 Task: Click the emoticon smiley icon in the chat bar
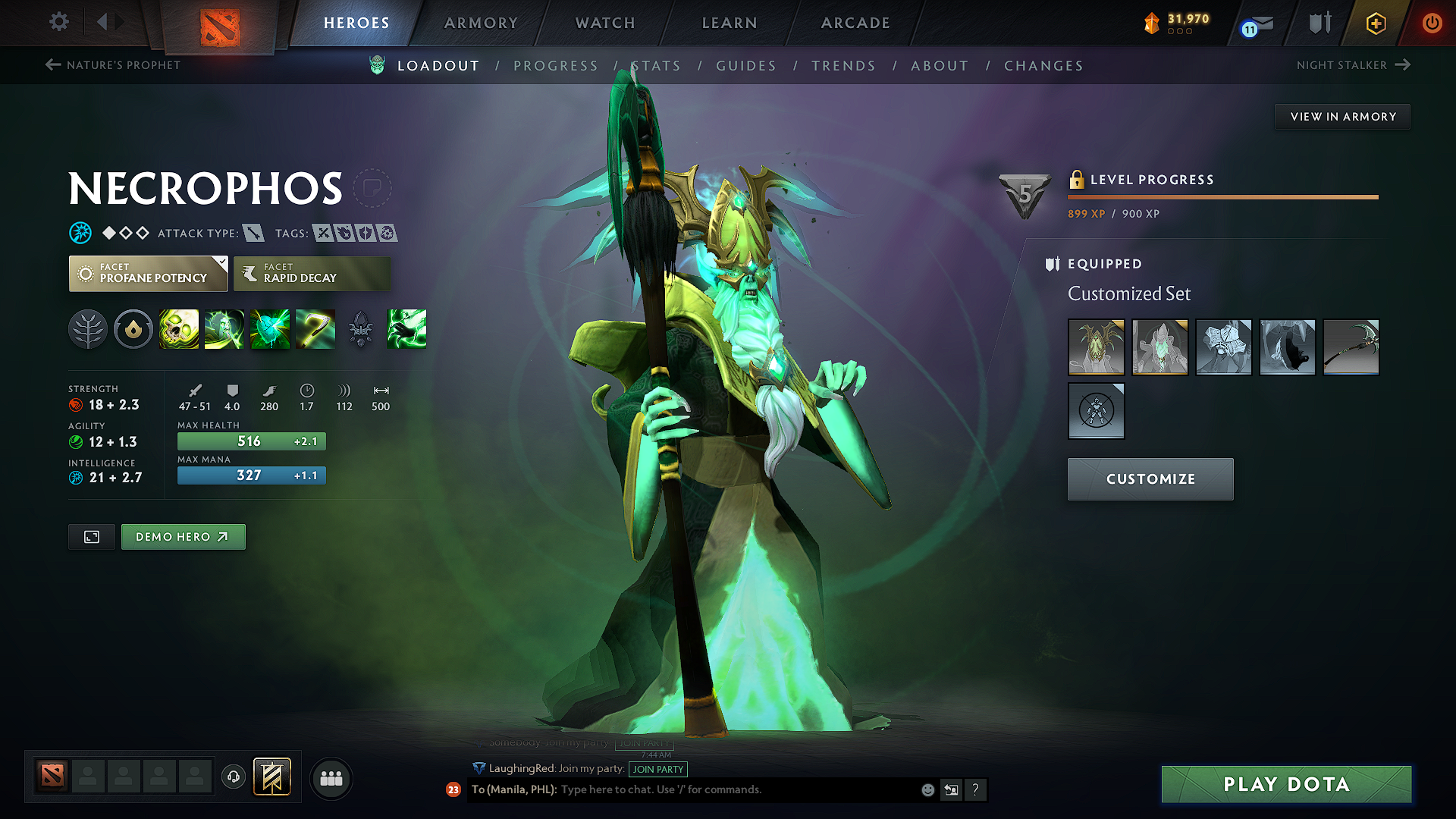pyautogui.click(x=927, y=789)
